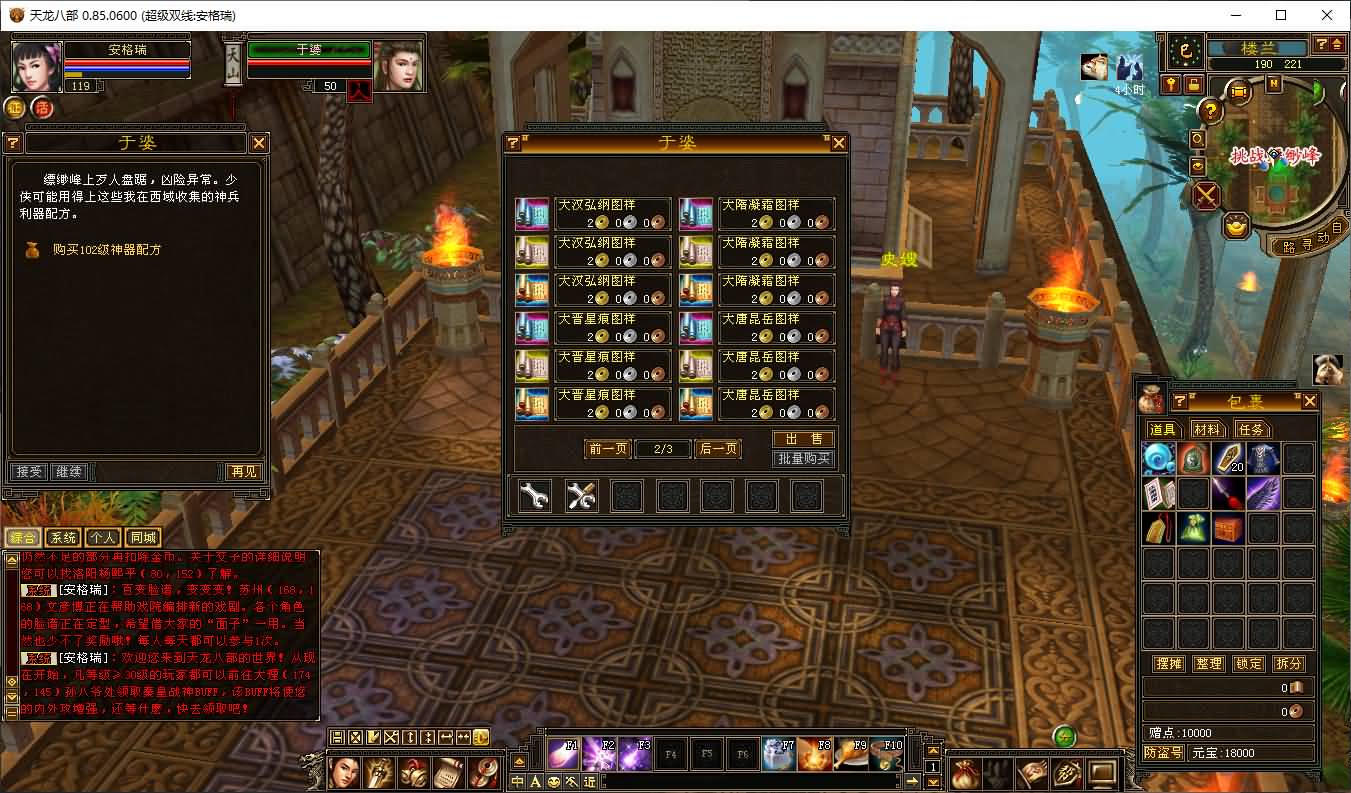Switch to the 材料 tab in the bag
Image resolution: width=1351 pixels, height=793 pixels.
(1207, 429)
